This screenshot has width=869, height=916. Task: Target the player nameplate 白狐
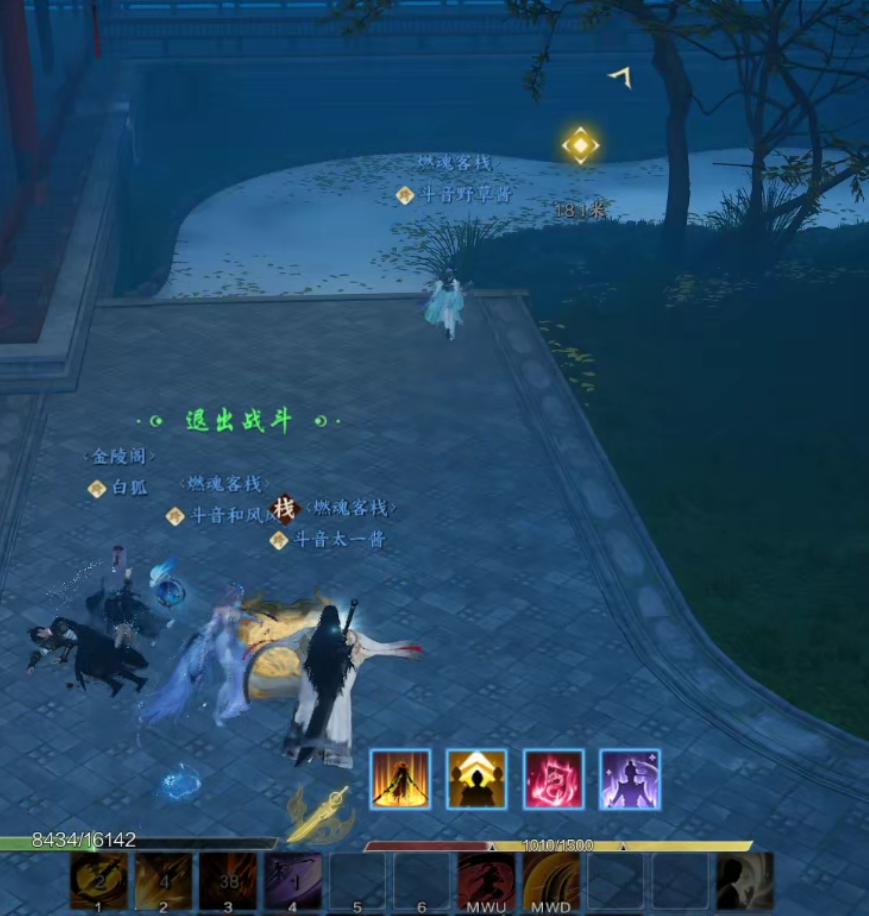point(129,489)
